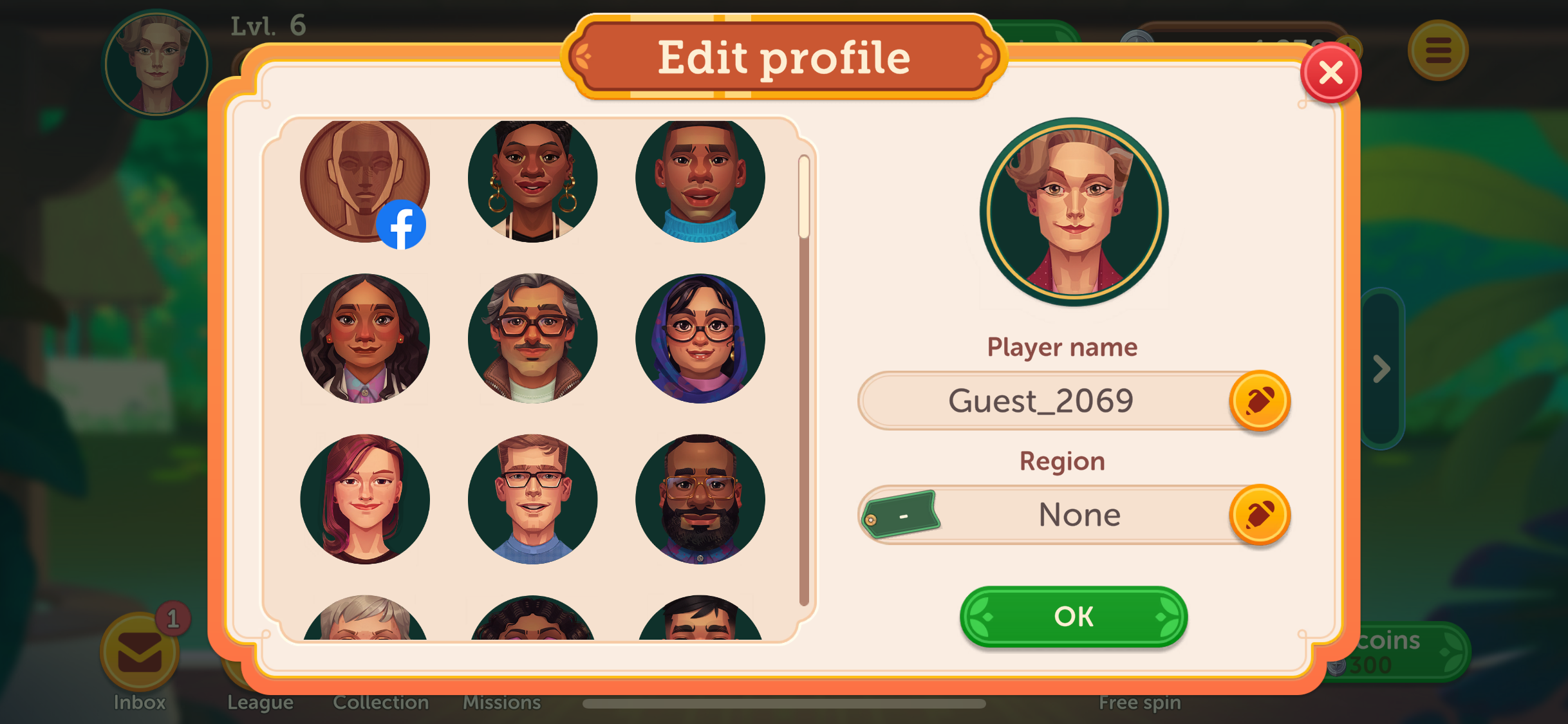Edit the player name Guest_2069
The width and height of the screenshot is (1568, 724).
[1259, 401]
